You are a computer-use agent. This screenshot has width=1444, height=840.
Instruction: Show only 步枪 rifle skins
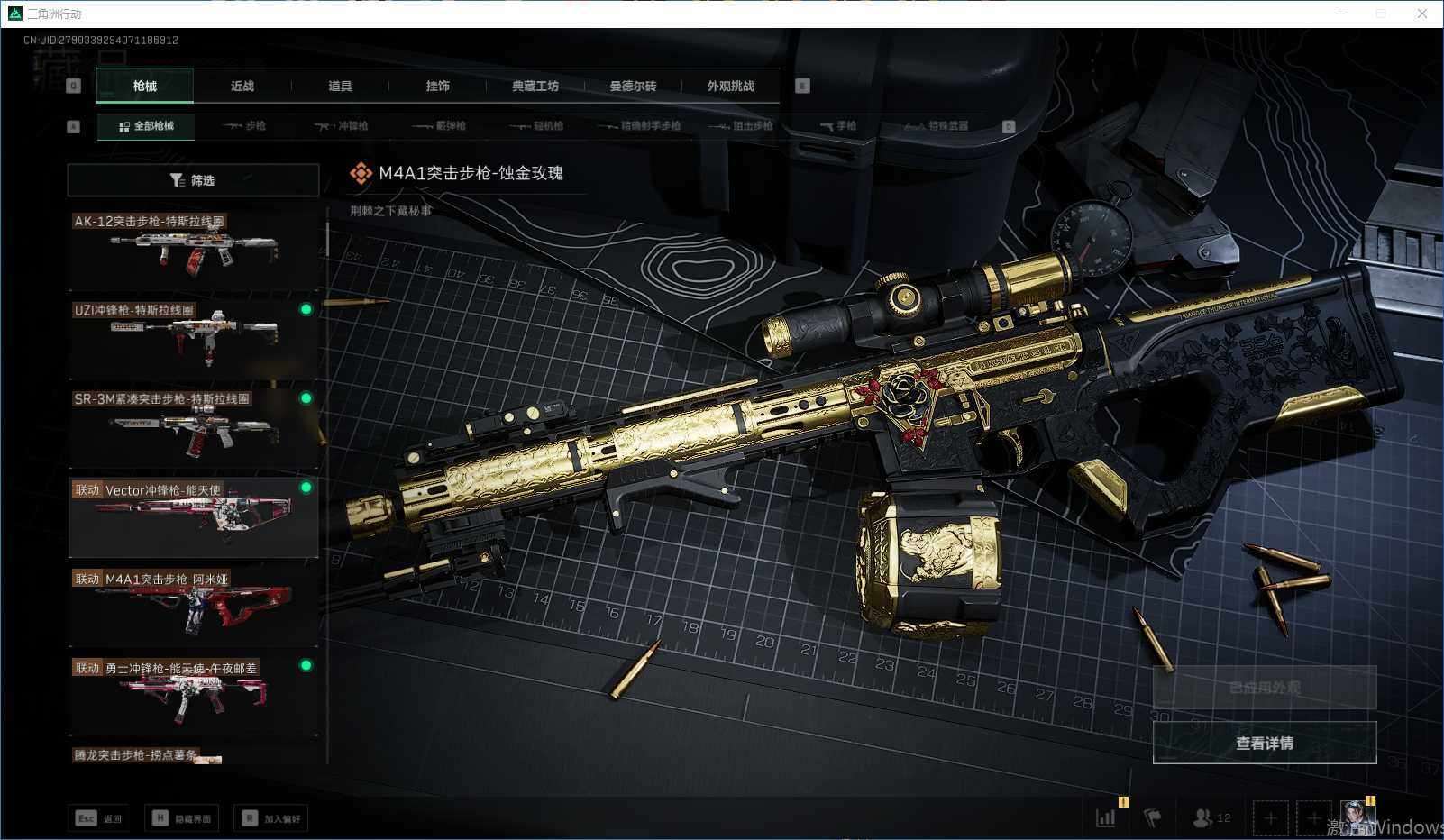tap(245, 126)
